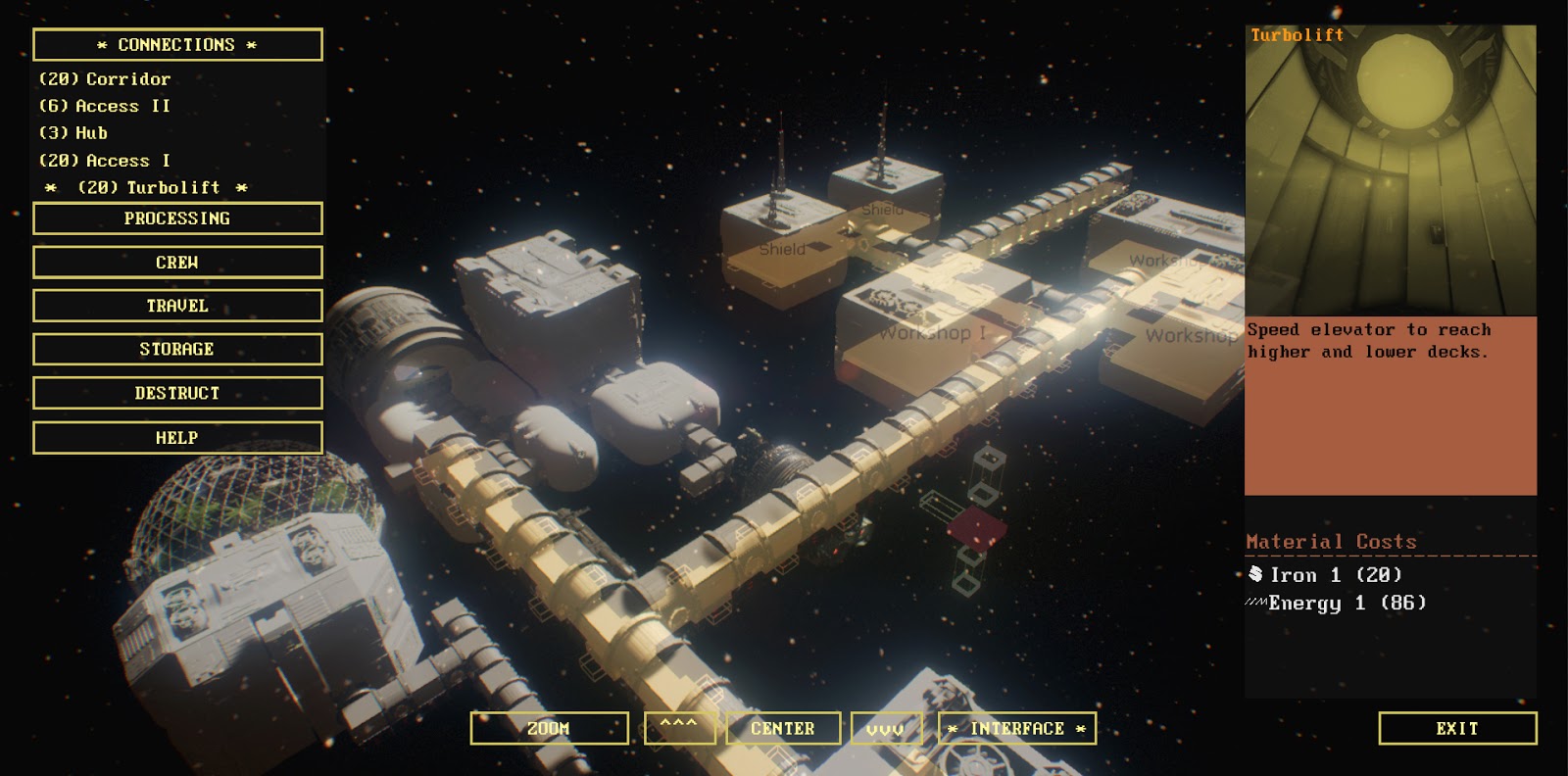This screenshot has height=776, width=1568.
Task: Activate the Destruct button
Action: point(177,393)
